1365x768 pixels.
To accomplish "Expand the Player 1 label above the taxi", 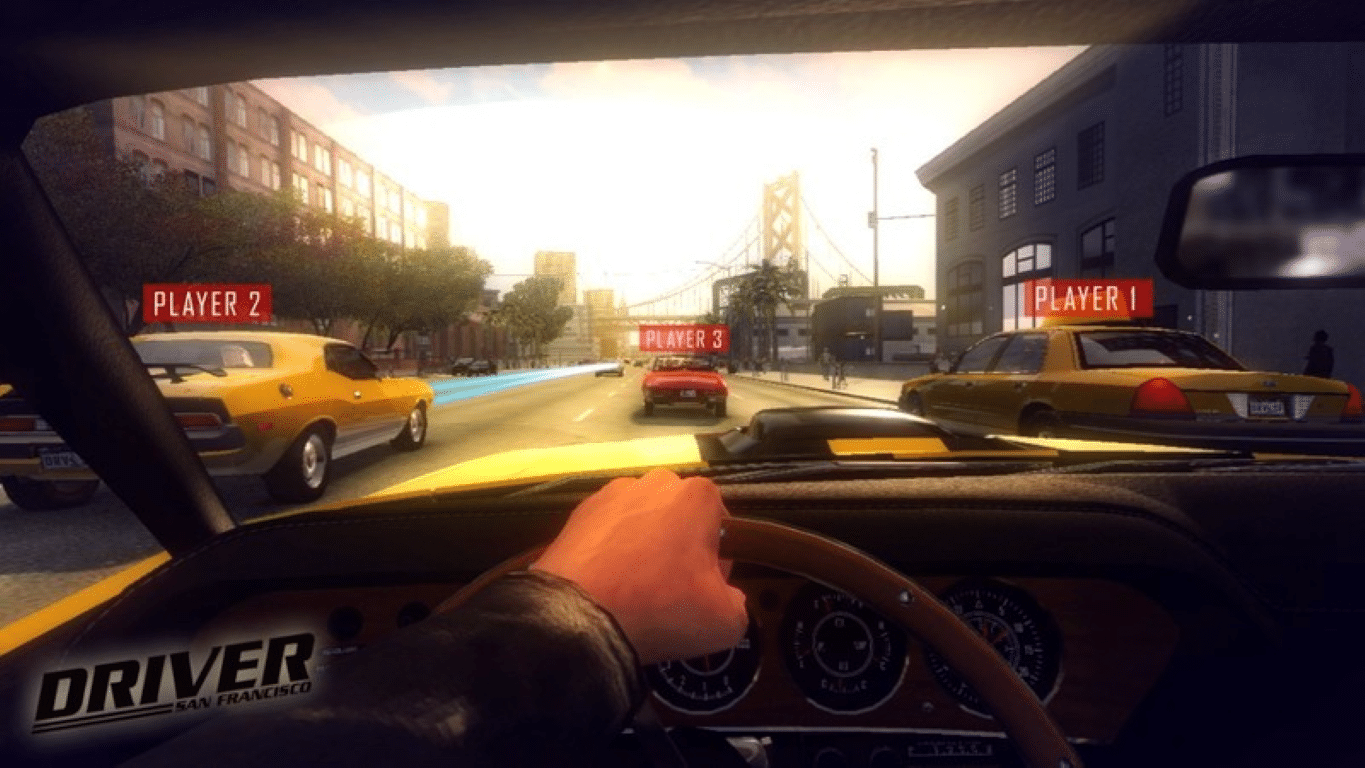I will (x=1090, y=296).
